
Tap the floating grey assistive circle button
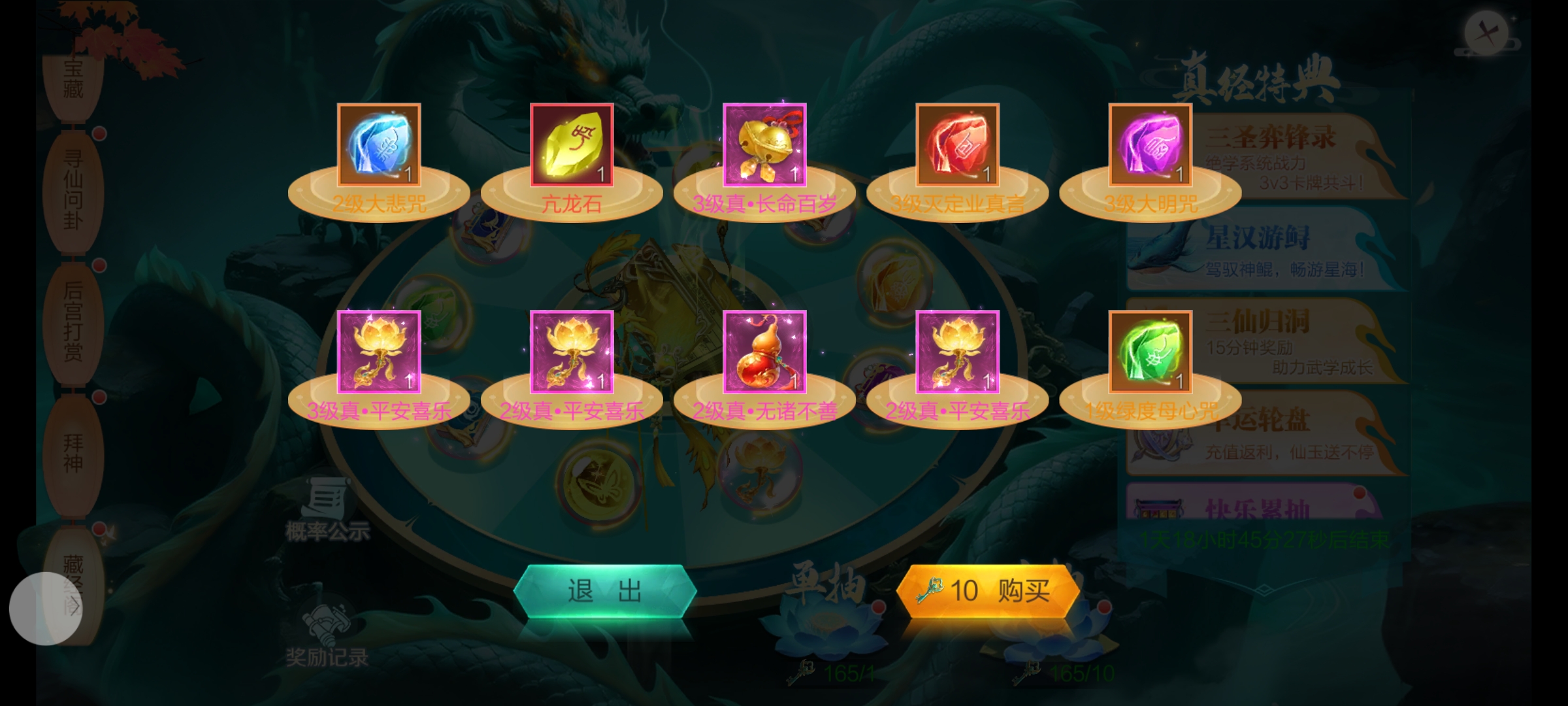point(46,609)
